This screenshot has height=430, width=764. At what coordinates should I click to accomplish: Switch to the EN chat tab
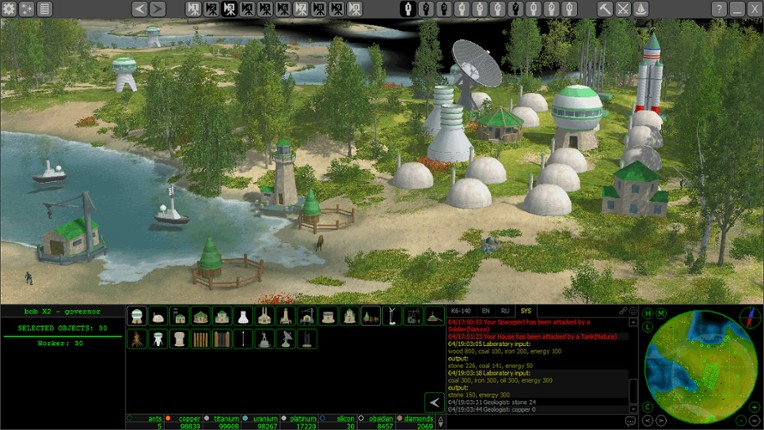tap(486, 311)
